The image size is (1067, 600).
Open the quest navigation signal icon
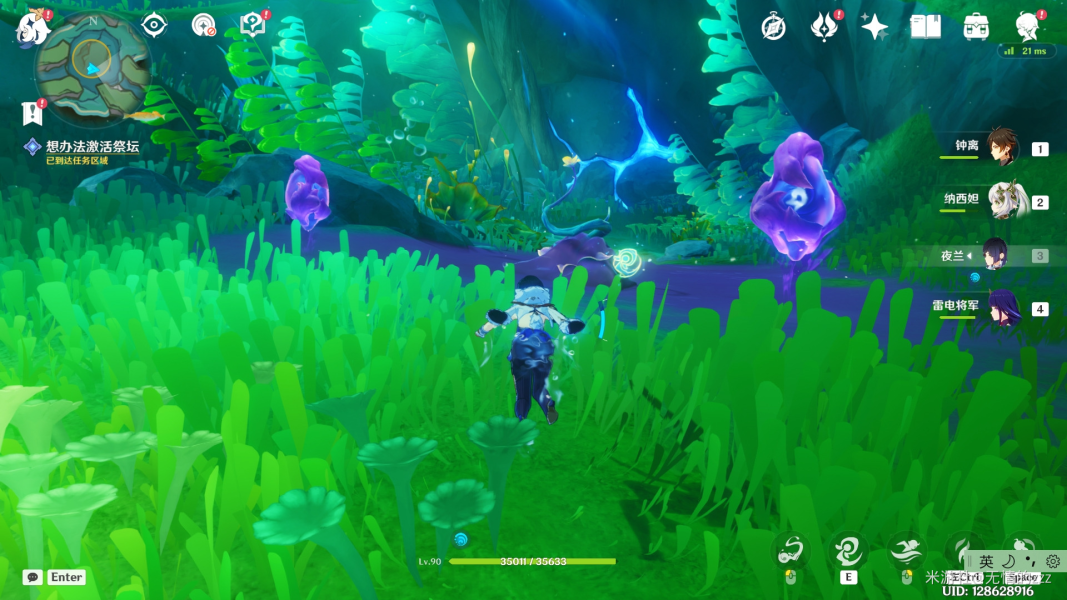click(204, 25)
